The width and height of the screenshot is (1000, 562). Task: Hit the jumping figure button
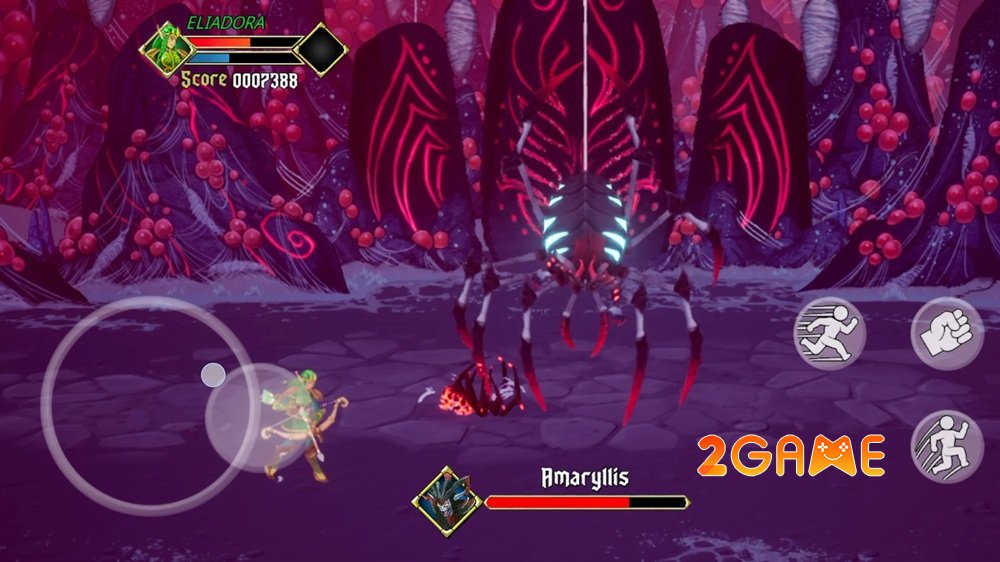(x=947, y=446)
